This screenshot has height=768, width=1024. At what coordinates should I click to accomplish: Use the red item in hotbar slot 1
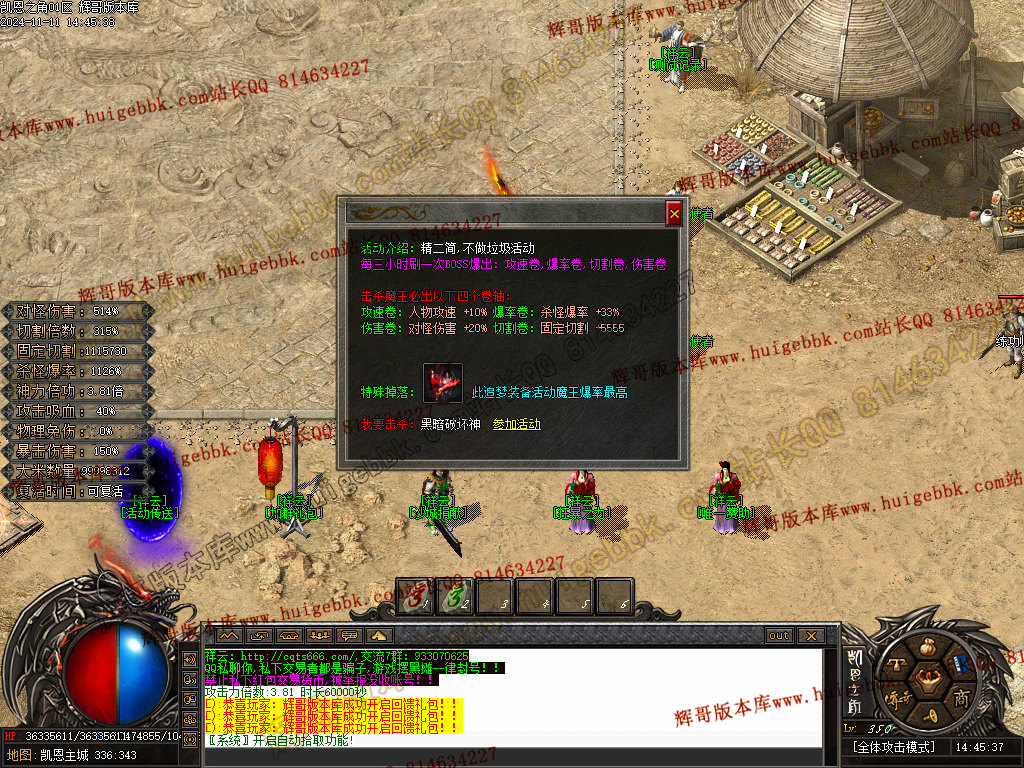click(x=416, y=597)
